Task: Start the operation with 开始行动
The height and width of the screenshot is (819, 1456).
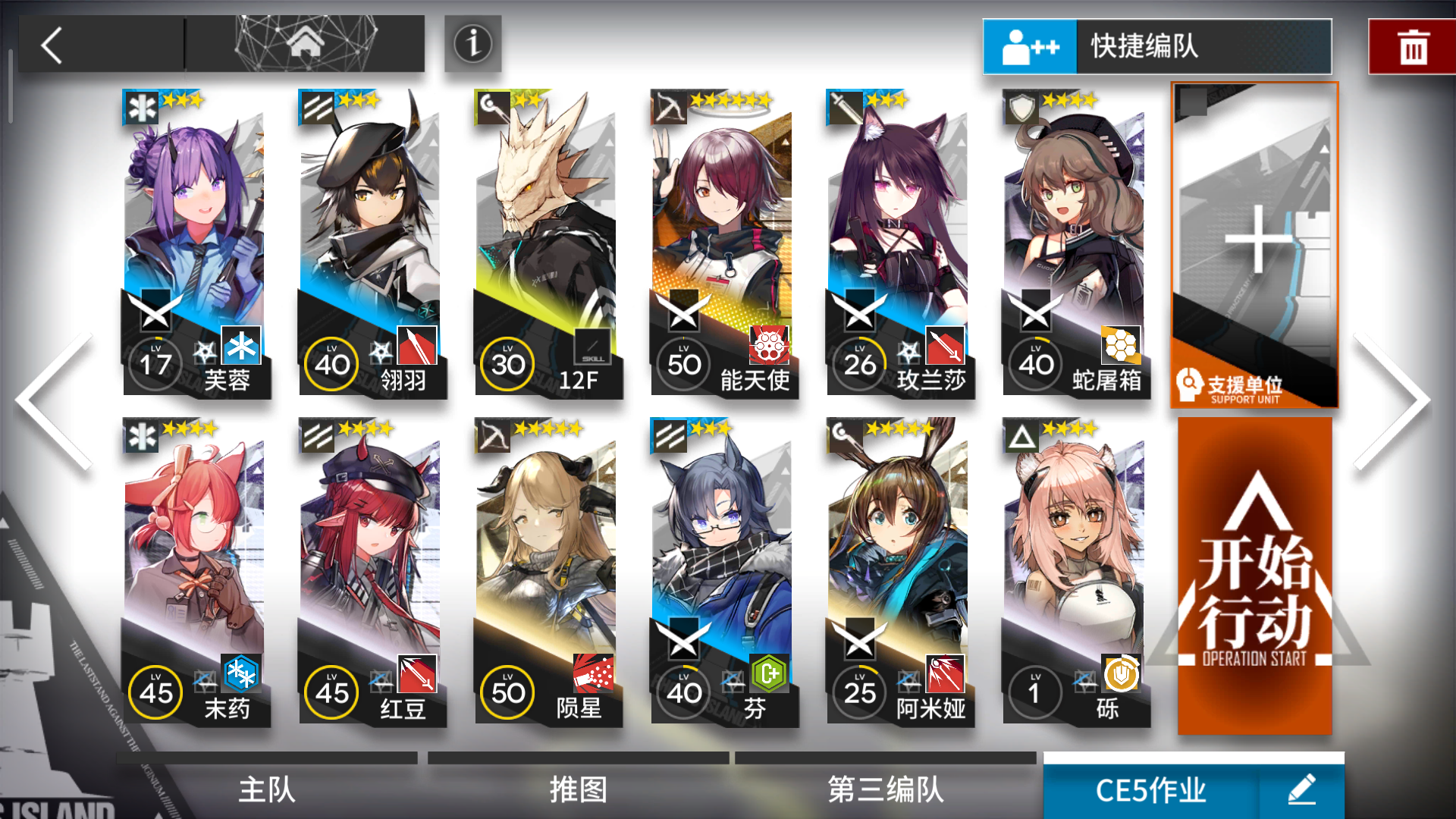Action: (1255, 576)
